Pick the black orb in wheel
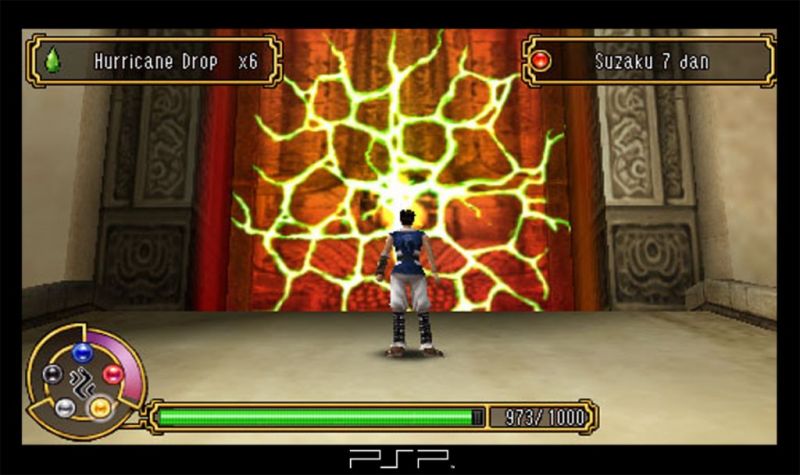This screenshot has width=800, height=475. (53, 374)
